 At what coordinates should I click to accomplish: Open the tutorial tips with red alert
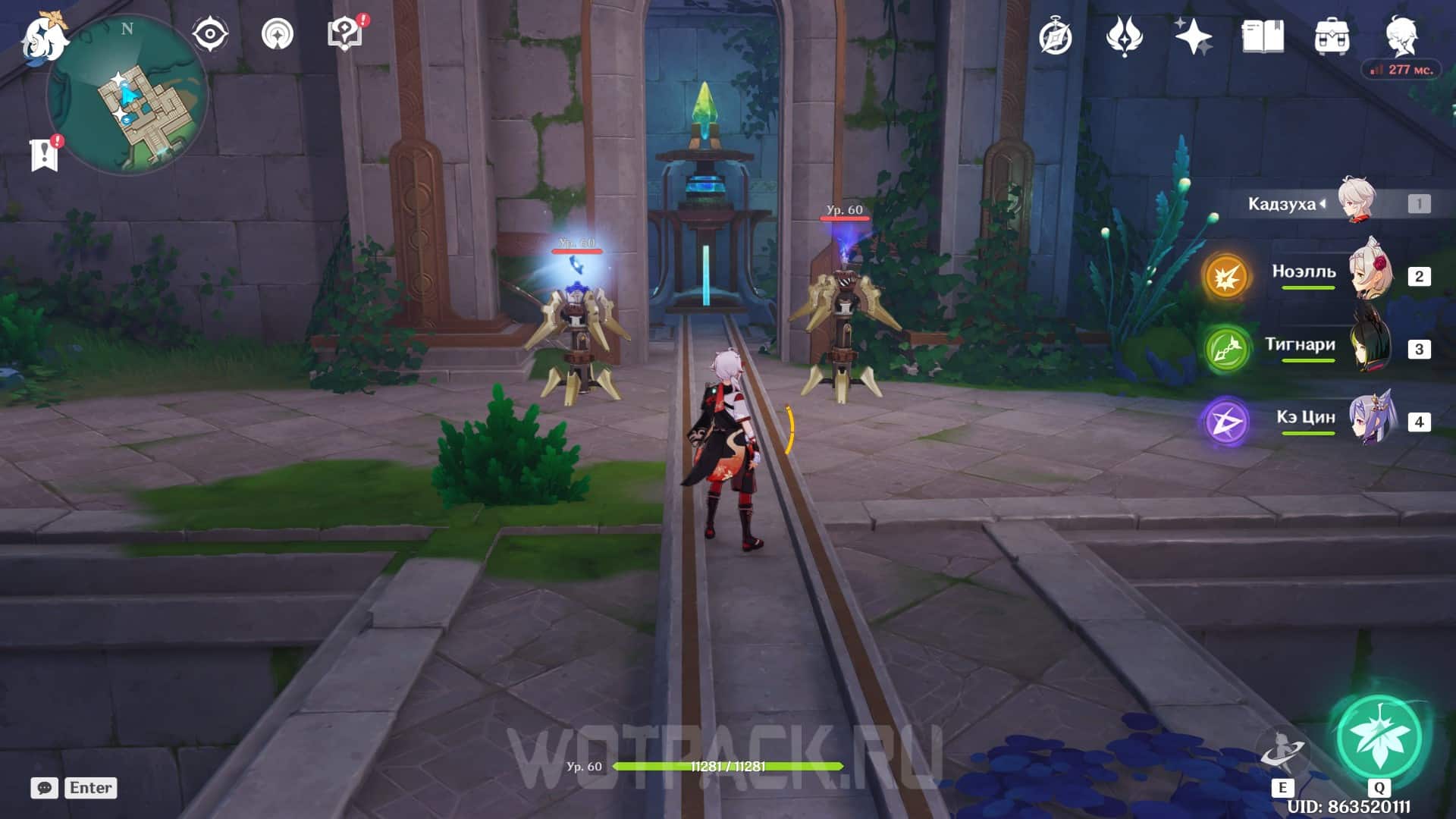click(x=345, y=35)
